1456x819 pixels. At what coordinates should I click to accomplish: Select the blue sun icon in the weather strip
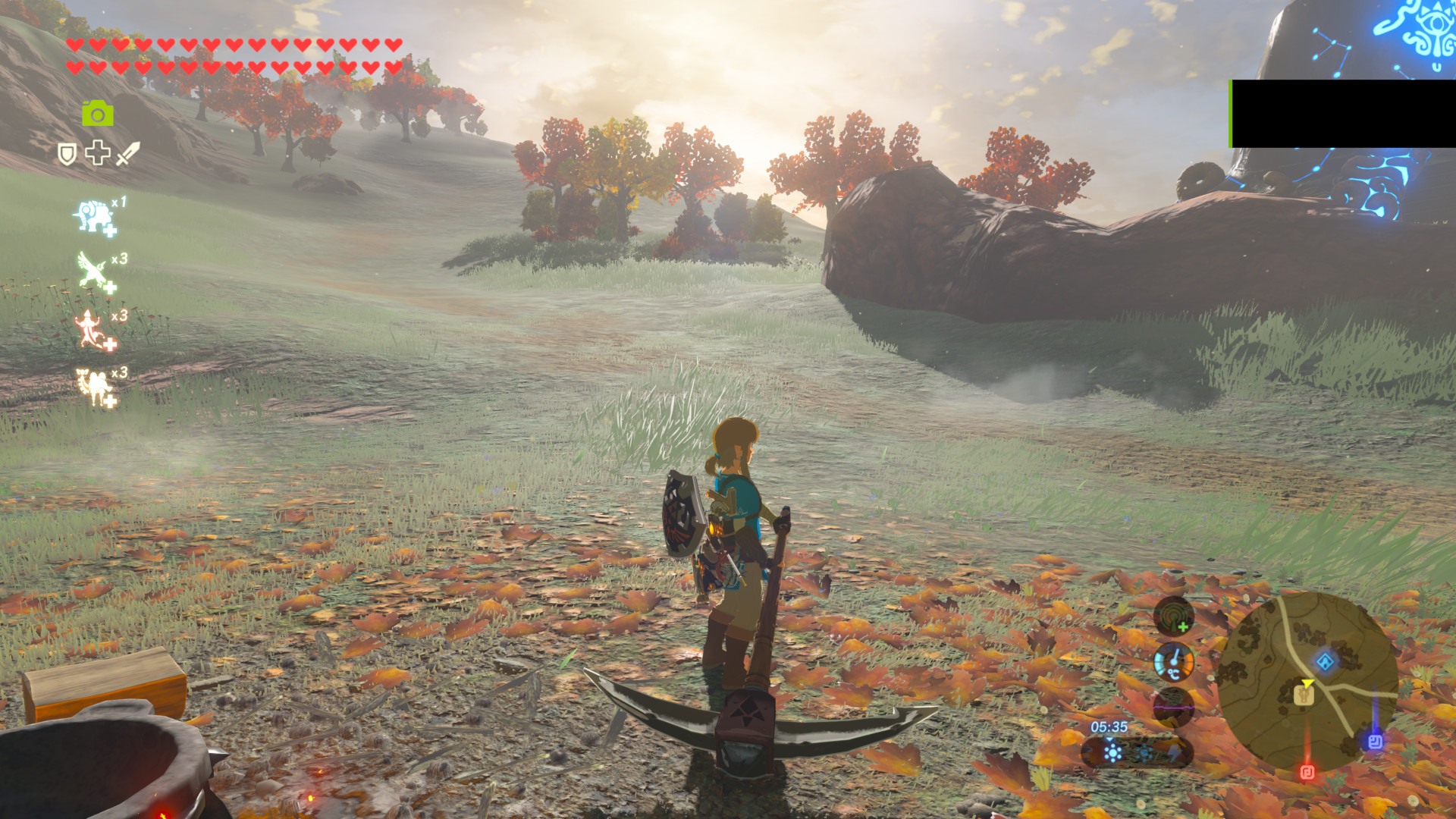pos(1112,752)
